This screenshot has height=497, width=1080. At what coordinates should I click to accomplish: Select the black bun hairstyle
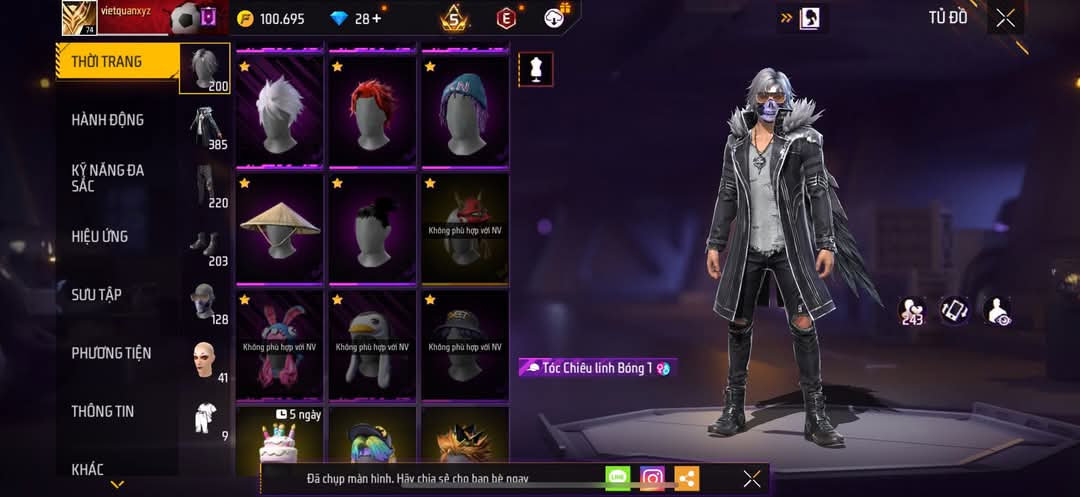click(372, 227)
